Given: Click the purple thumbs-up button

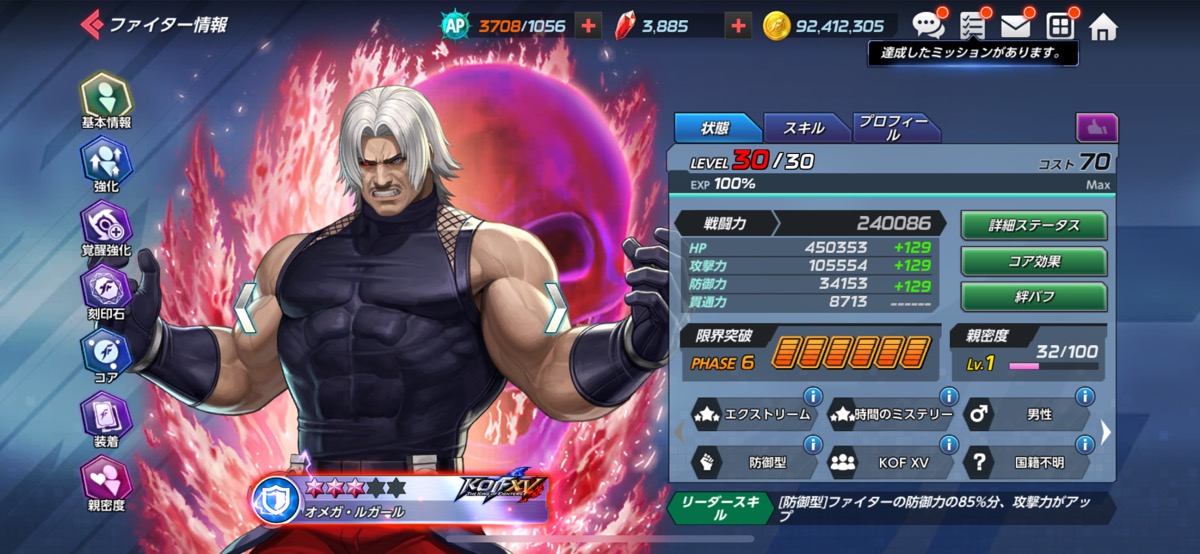Looking at the screenshot, I should tap(1097, 128).
